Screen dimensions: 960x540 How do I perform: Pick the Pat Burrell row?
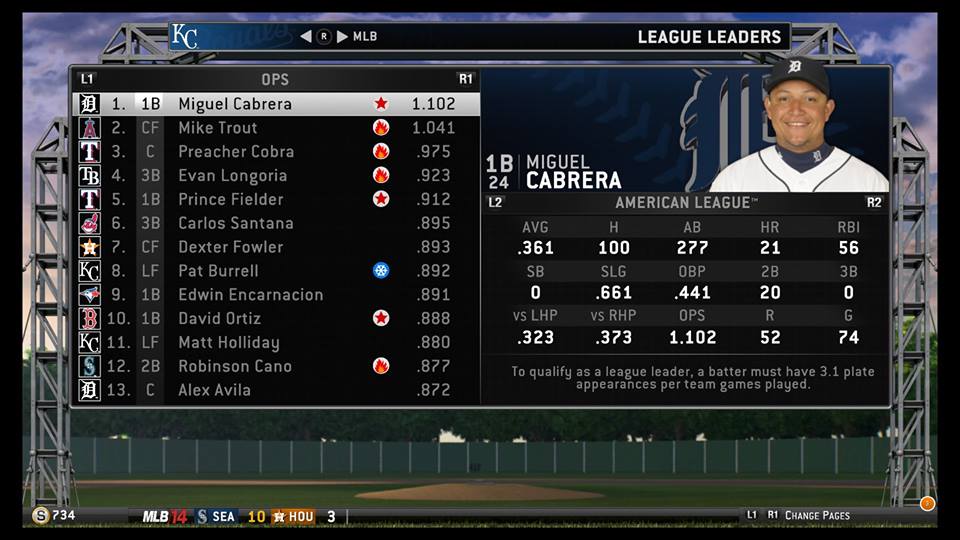(218, 271)
